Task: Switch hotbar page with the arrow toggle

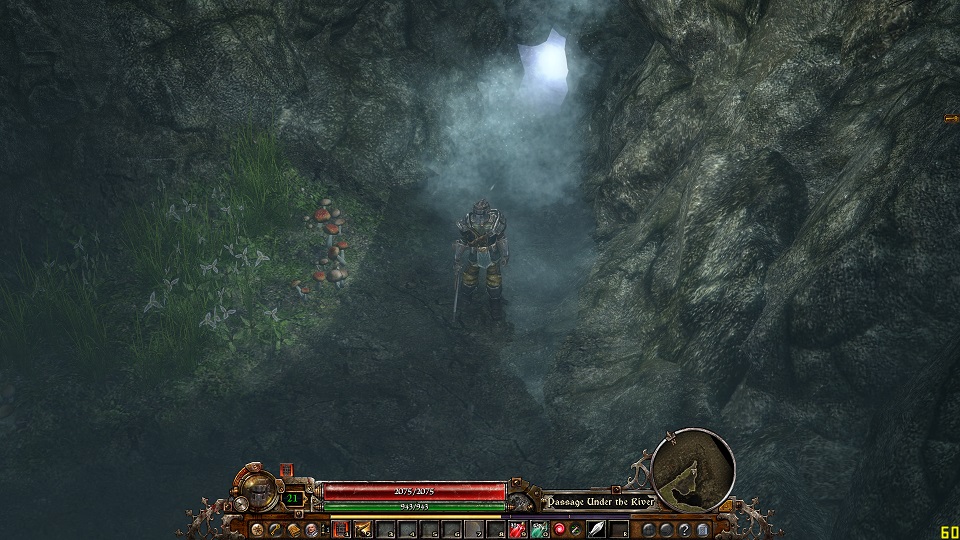Action: tap(326, 529)
